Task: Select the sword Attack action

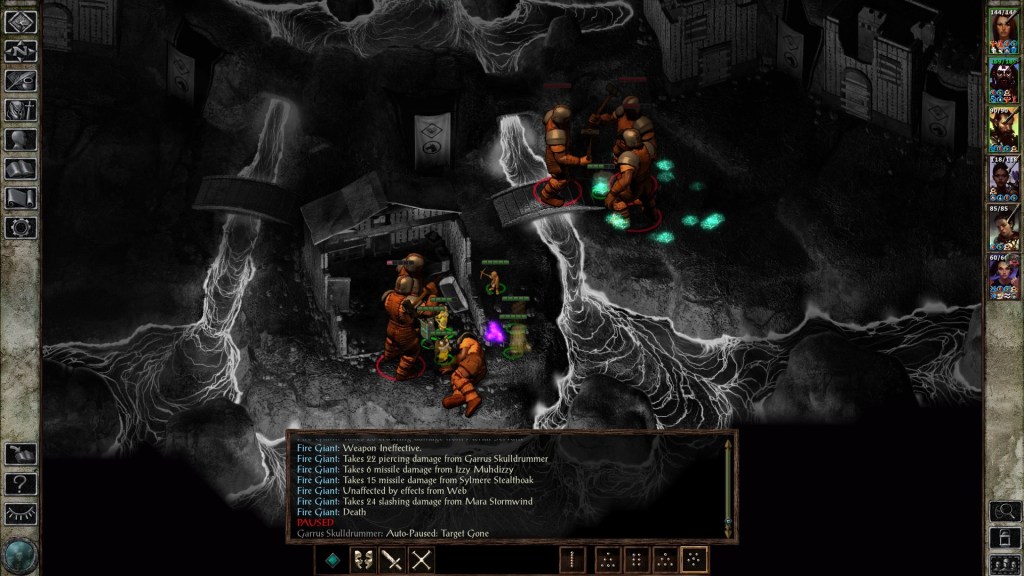Action: point(392,560)
